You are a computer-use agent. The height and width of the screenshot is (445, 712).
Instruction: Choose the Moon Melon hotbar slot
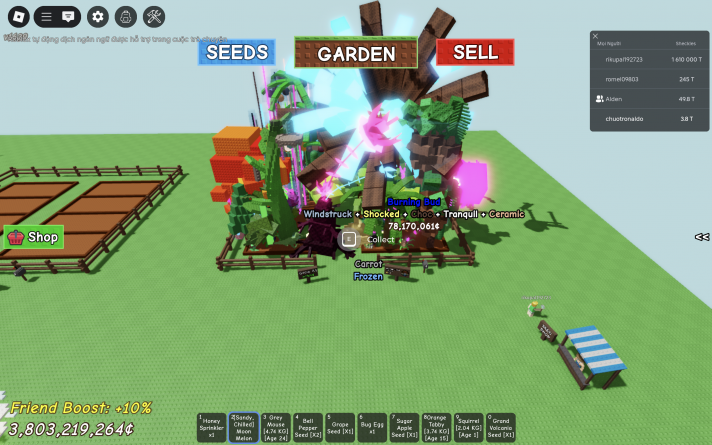(x=243, y=428)
